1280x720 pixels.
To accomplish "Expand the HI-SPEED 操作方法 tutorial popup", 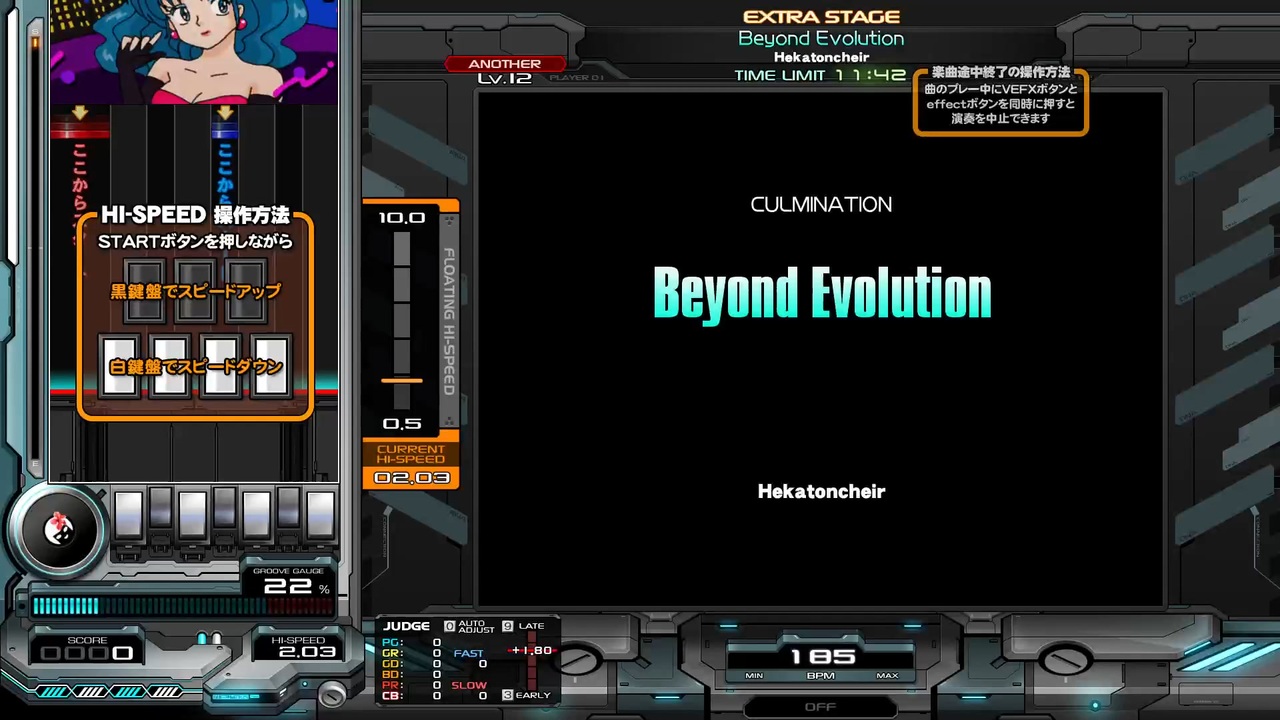I will tap(195, 215).
